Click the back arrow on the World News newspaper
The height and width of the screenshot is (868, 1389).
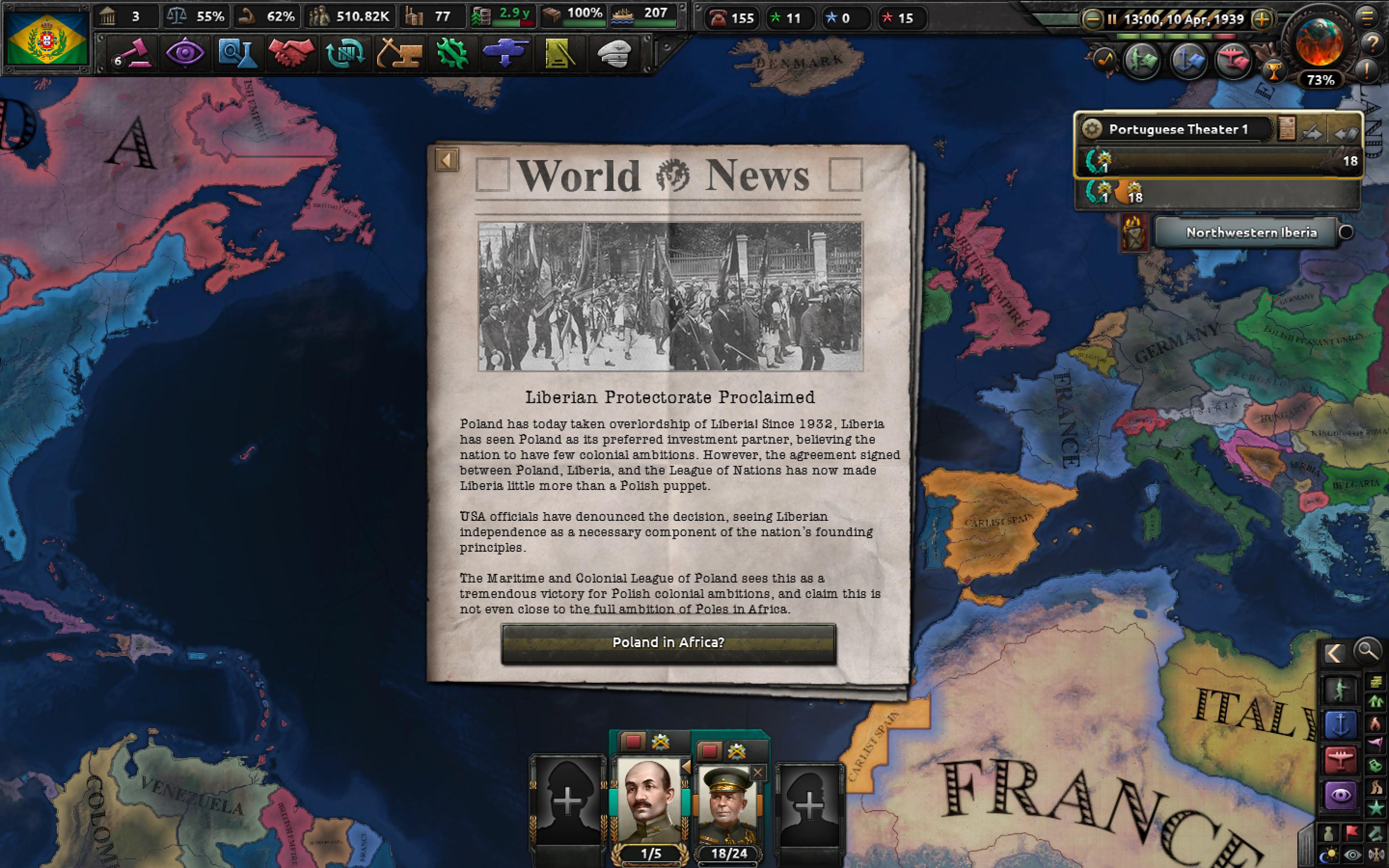pyautogui.click(x=447, y=160)
